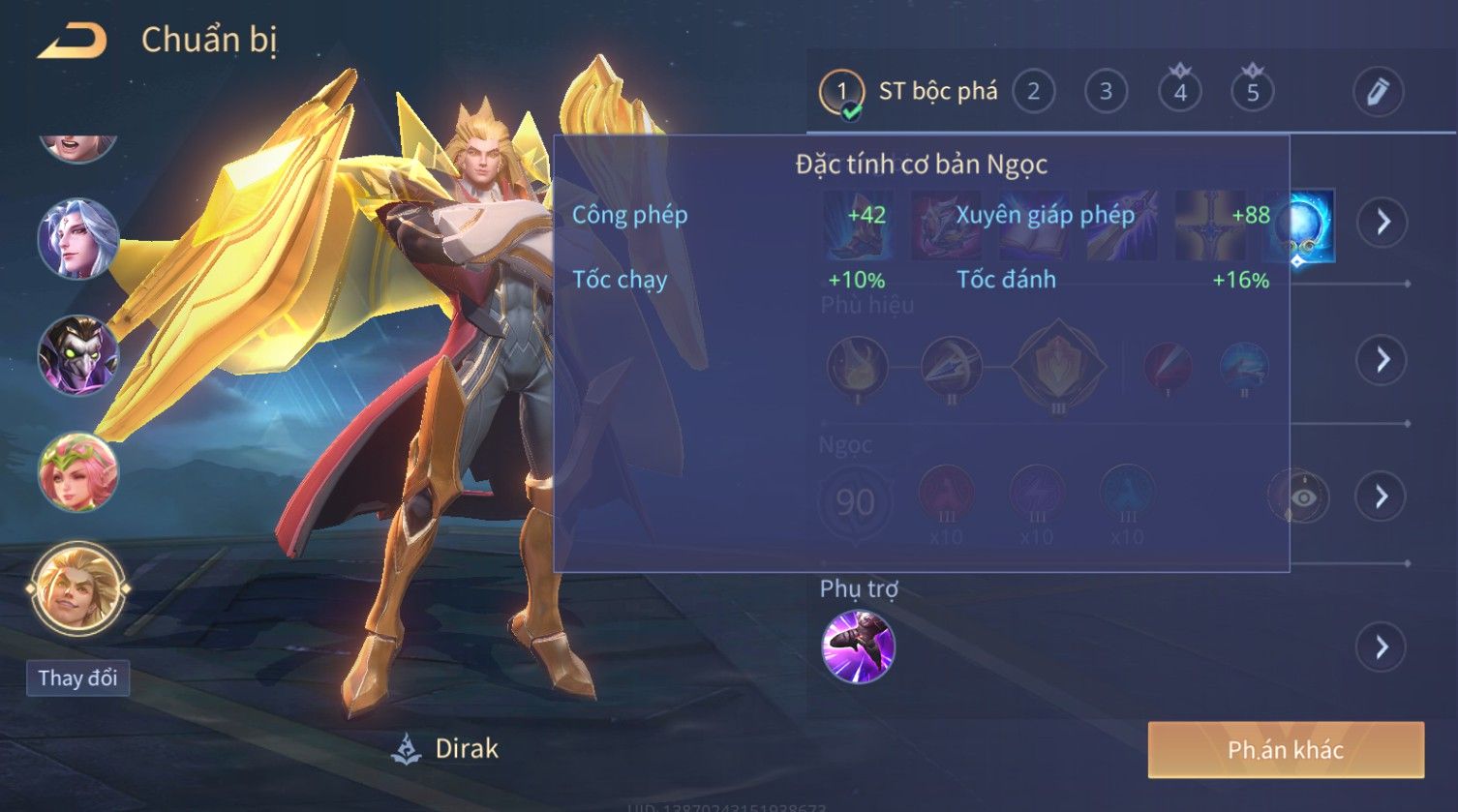
Task: Toggle the eye icon in Ngọc row
Action: (x=1298, y=497)
